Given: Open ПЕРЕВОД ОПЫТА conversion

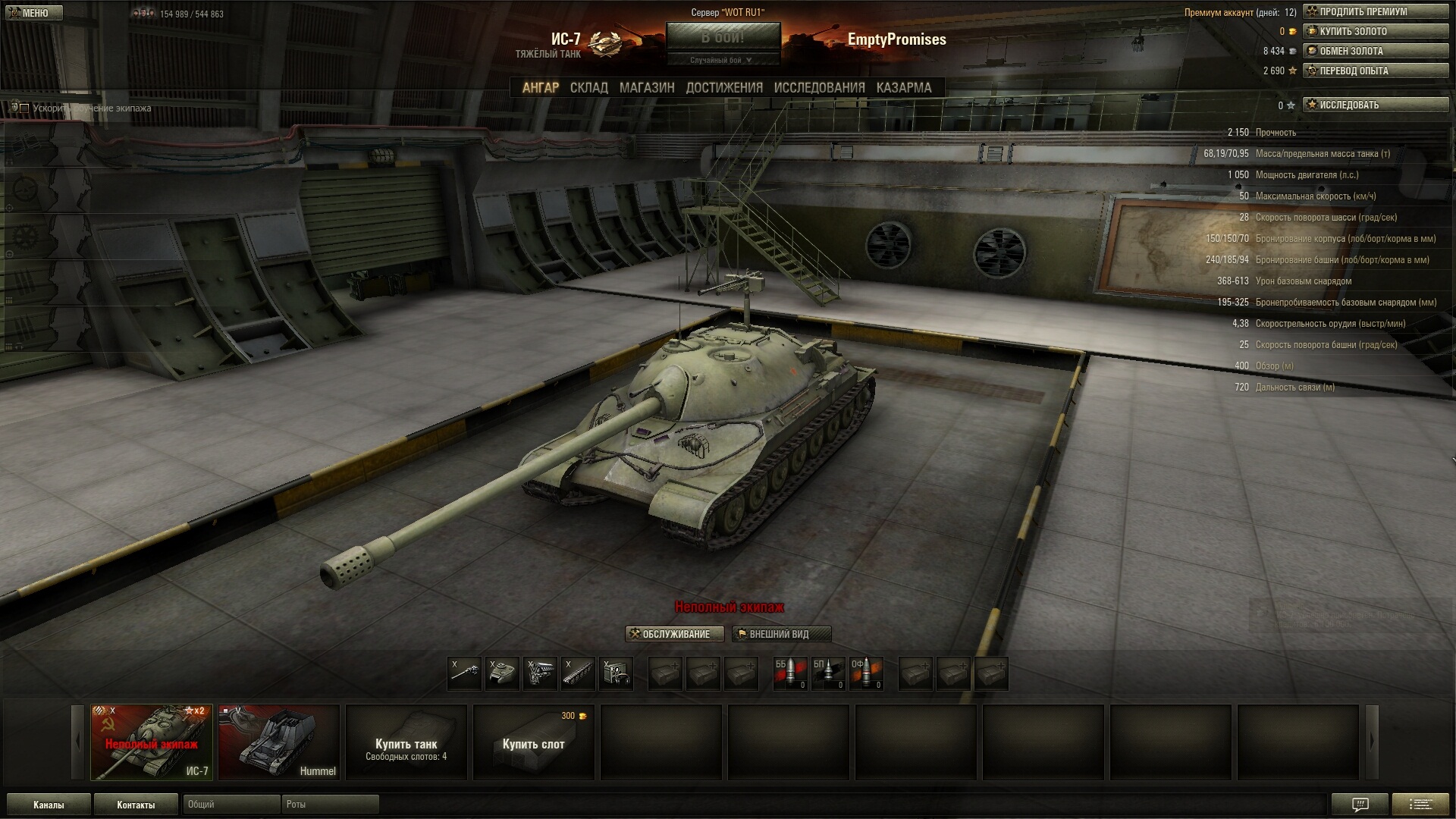Looking at the screenshot, I should point(1375,71).
